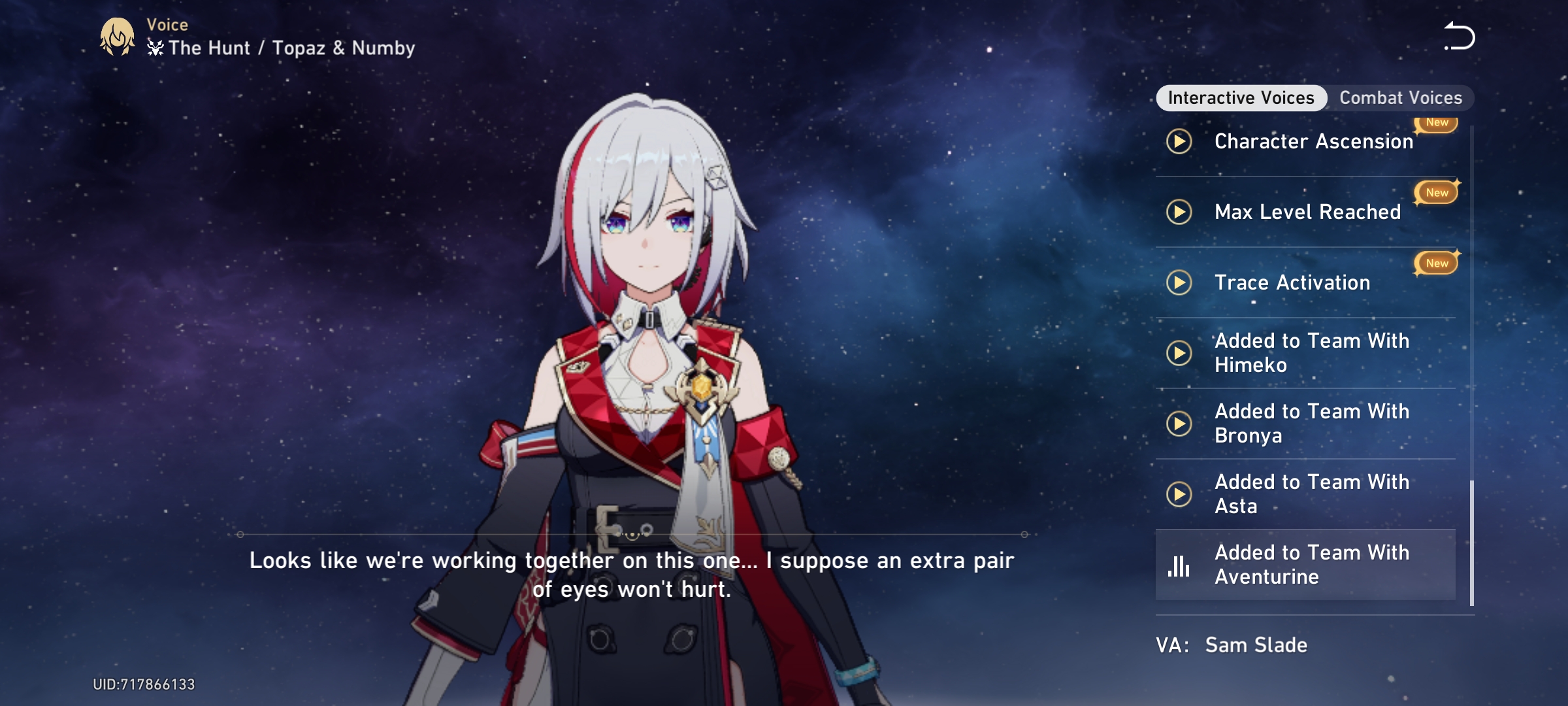Image resolution: width=1568 pixels, height=706 pixels.
Task: Click the New badge on Character Ascension
Action: pos(1435,122)
